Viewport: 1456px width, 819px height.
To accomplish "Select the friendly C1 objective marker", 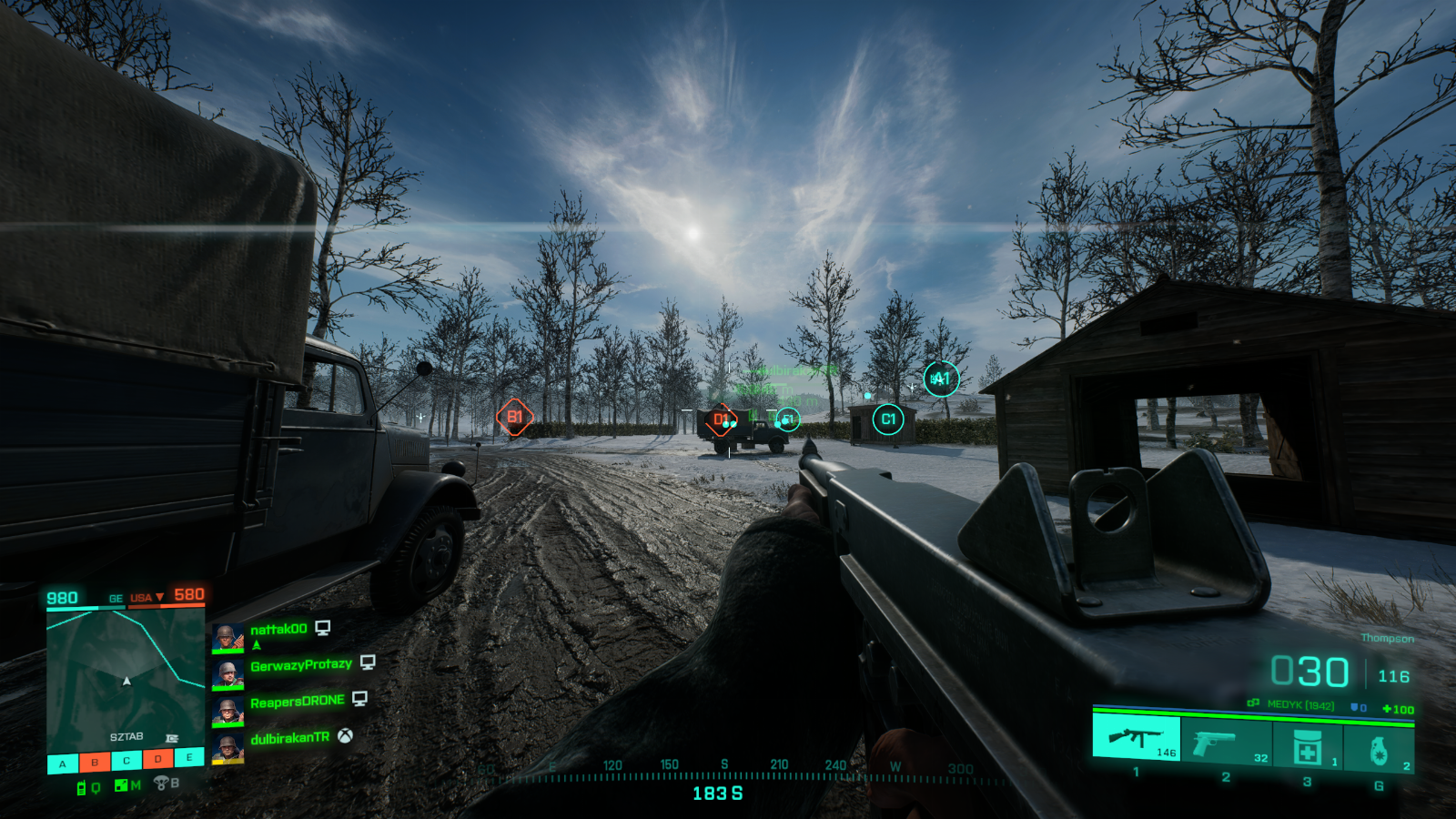I will pos(888,420).
